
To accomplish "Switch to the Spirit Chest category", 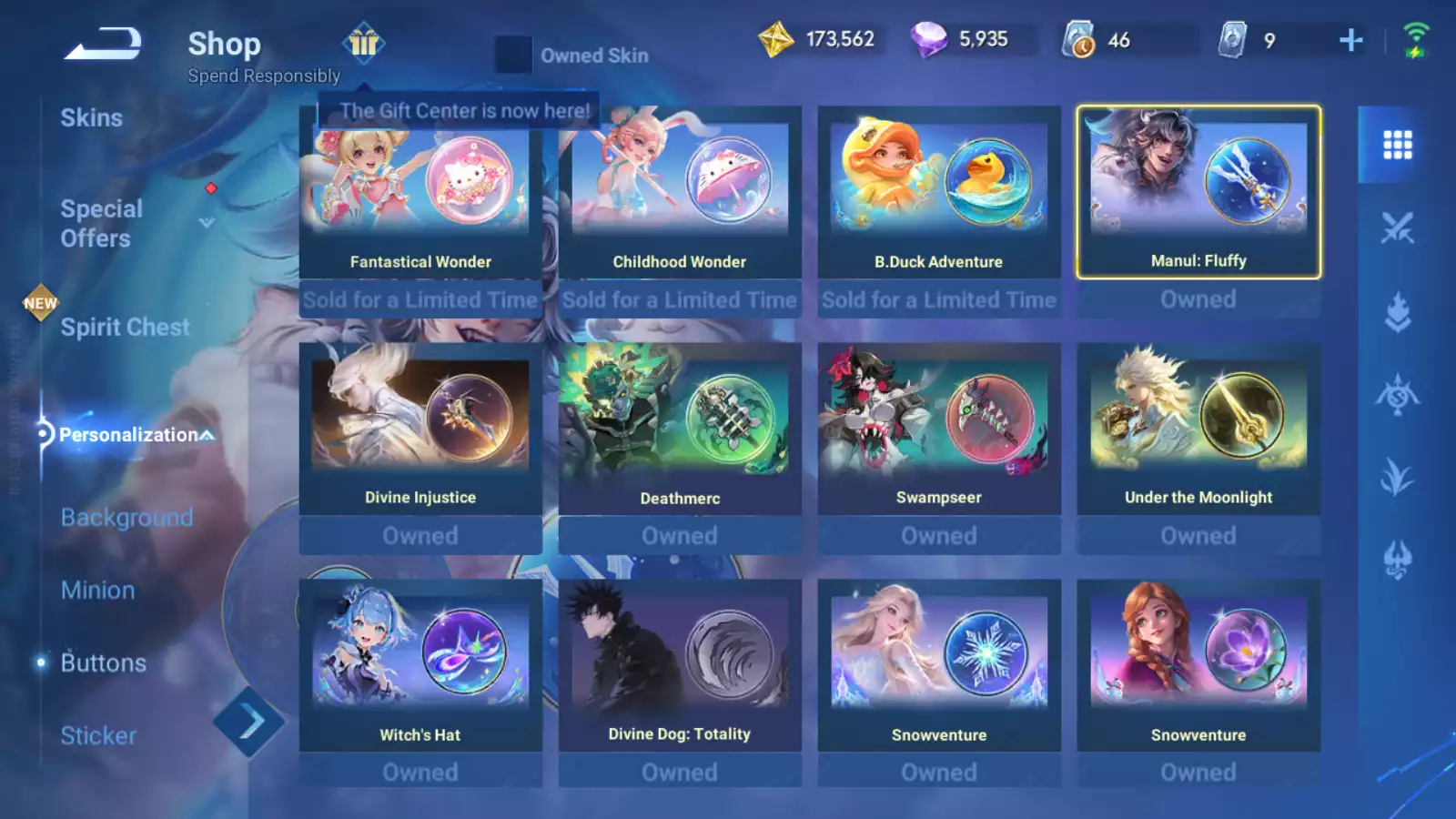I will [x=125, y=328].
